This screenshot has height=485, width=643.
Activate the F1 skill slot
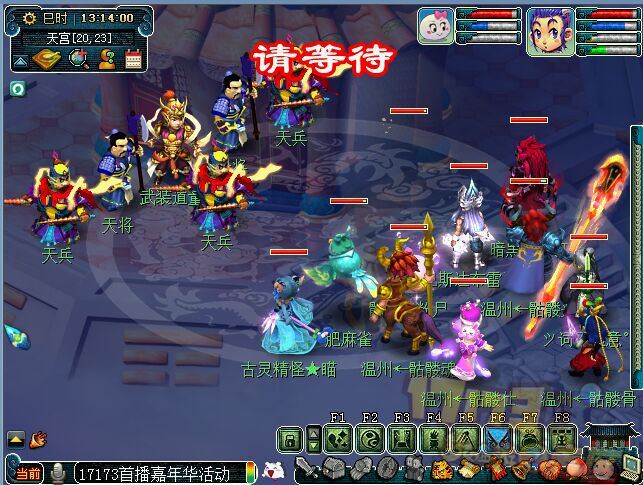[338, 438]
